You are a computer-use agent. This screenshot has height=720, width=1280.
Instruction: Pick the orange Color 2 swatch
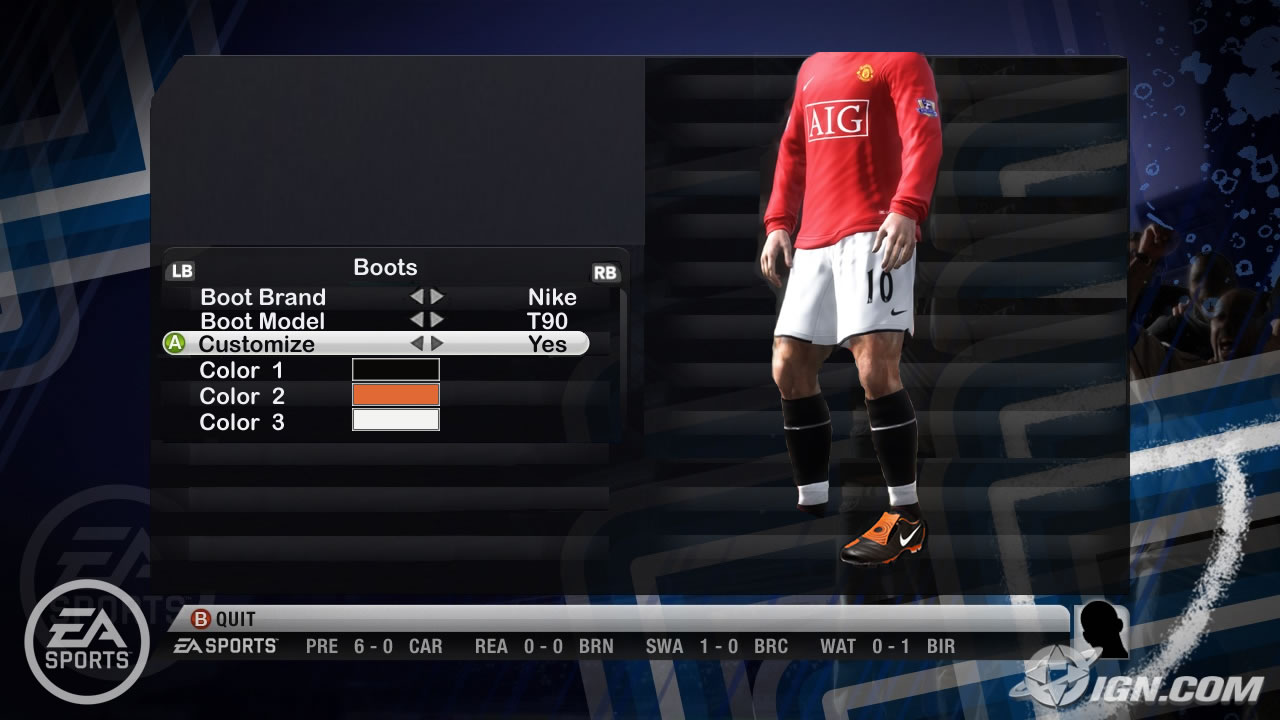395,395
